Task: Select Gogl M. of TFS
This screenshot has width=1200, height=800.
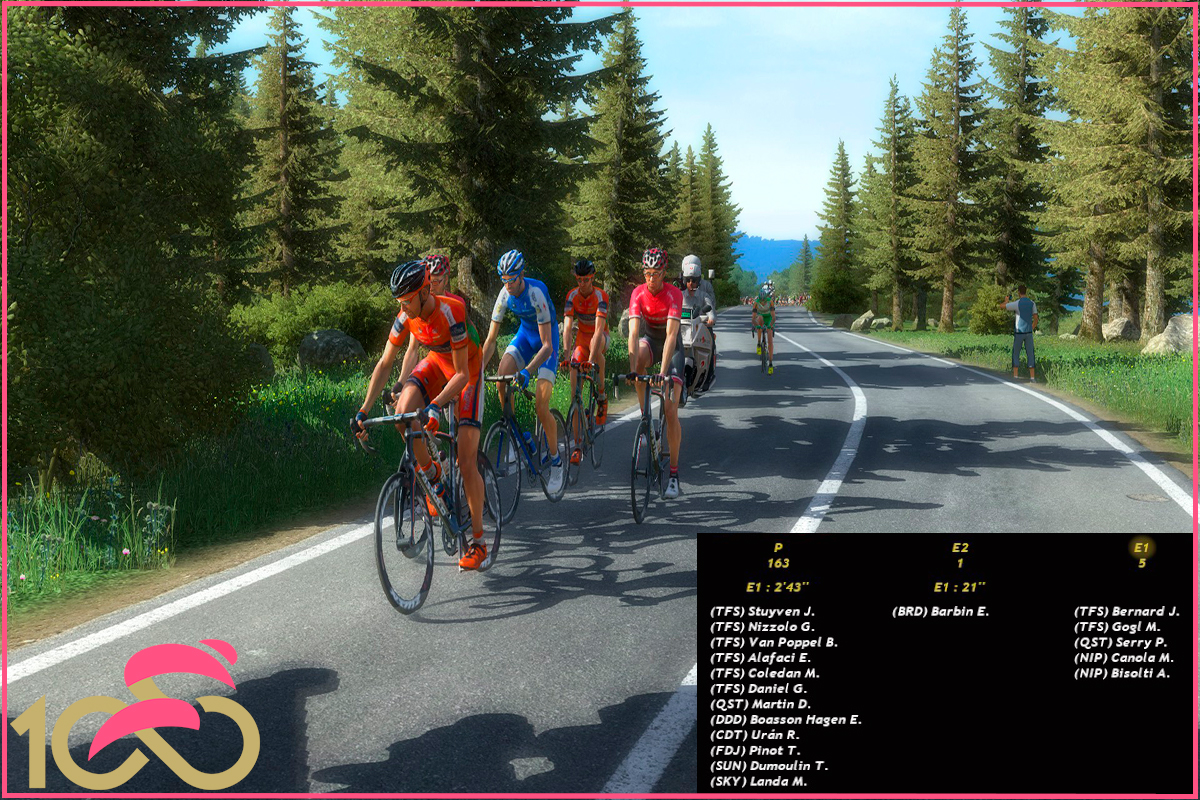Action: pyautogui.click(x=1118, y=627)
